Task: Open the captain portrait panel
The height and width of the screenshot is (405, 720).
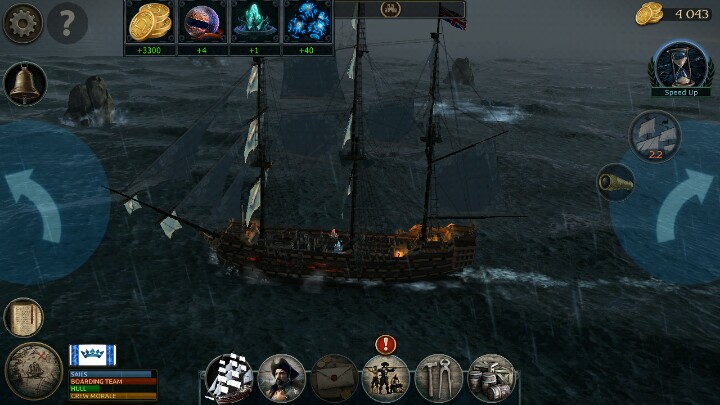Action: pos(282,378)
